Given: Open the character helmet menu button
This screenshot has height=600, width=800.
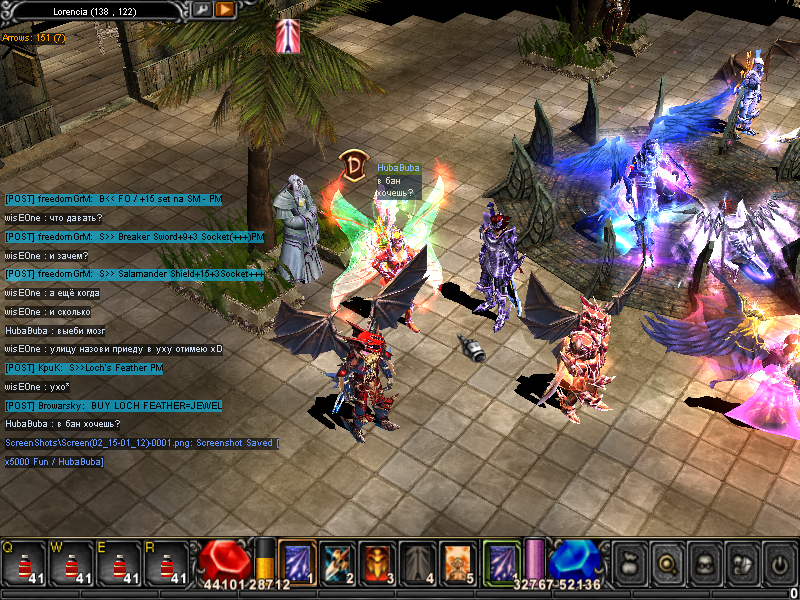Looking at the screenshot, I should [702, 563].
